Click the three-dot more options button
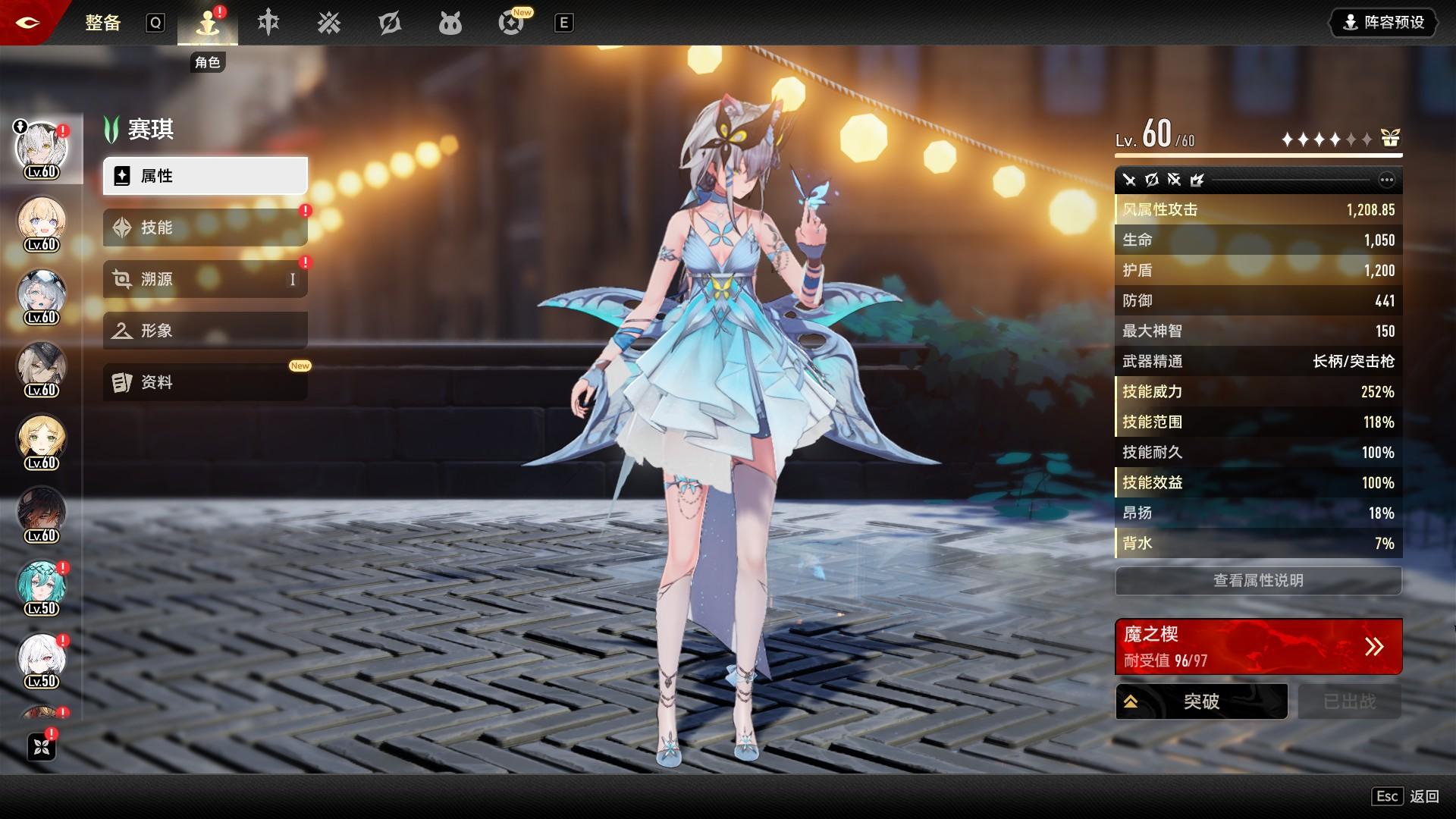 pos(1386,180)
